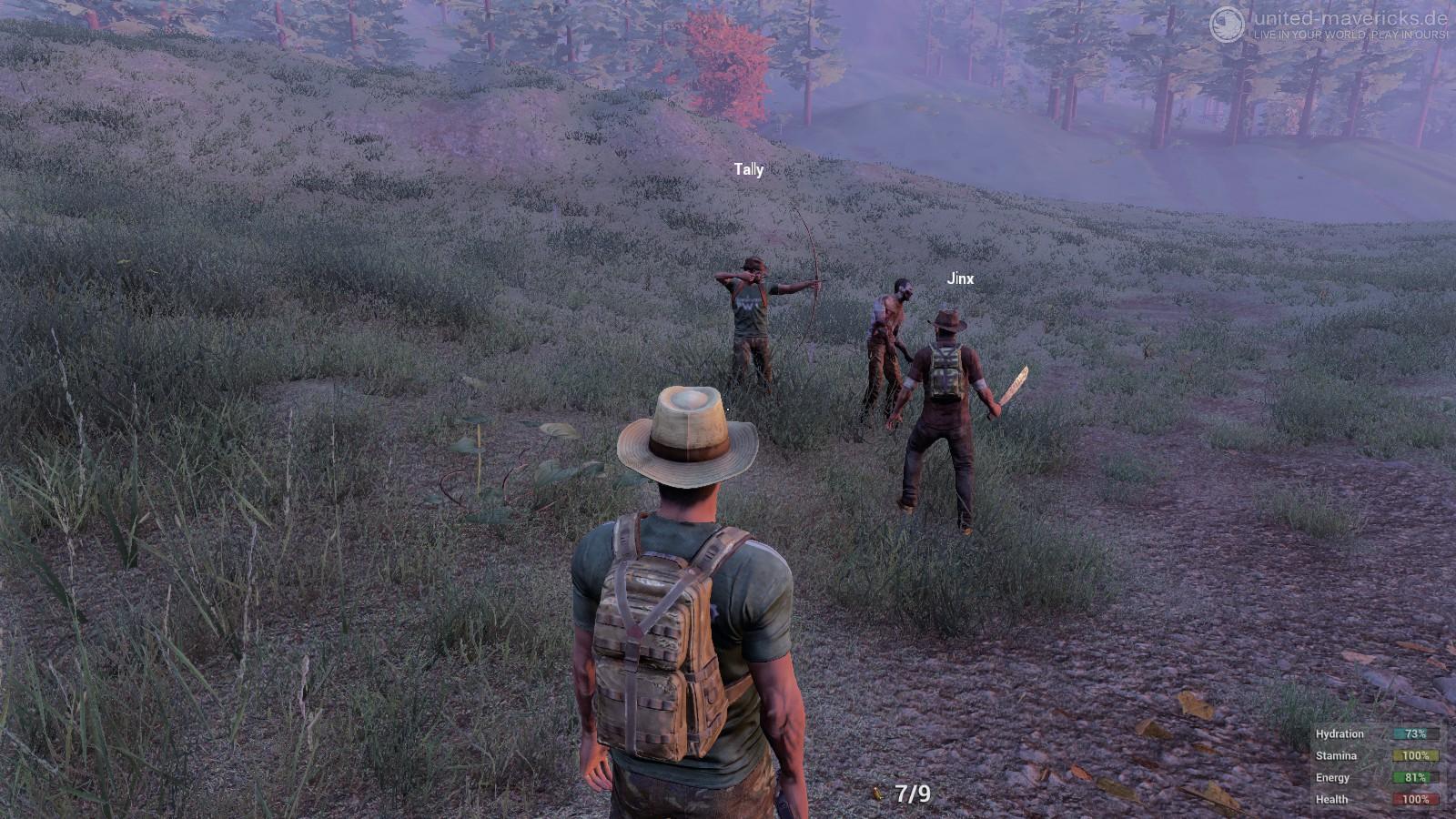
Task: Click the united-mavericks.de watermark logo
Action: click(1227, 25)
